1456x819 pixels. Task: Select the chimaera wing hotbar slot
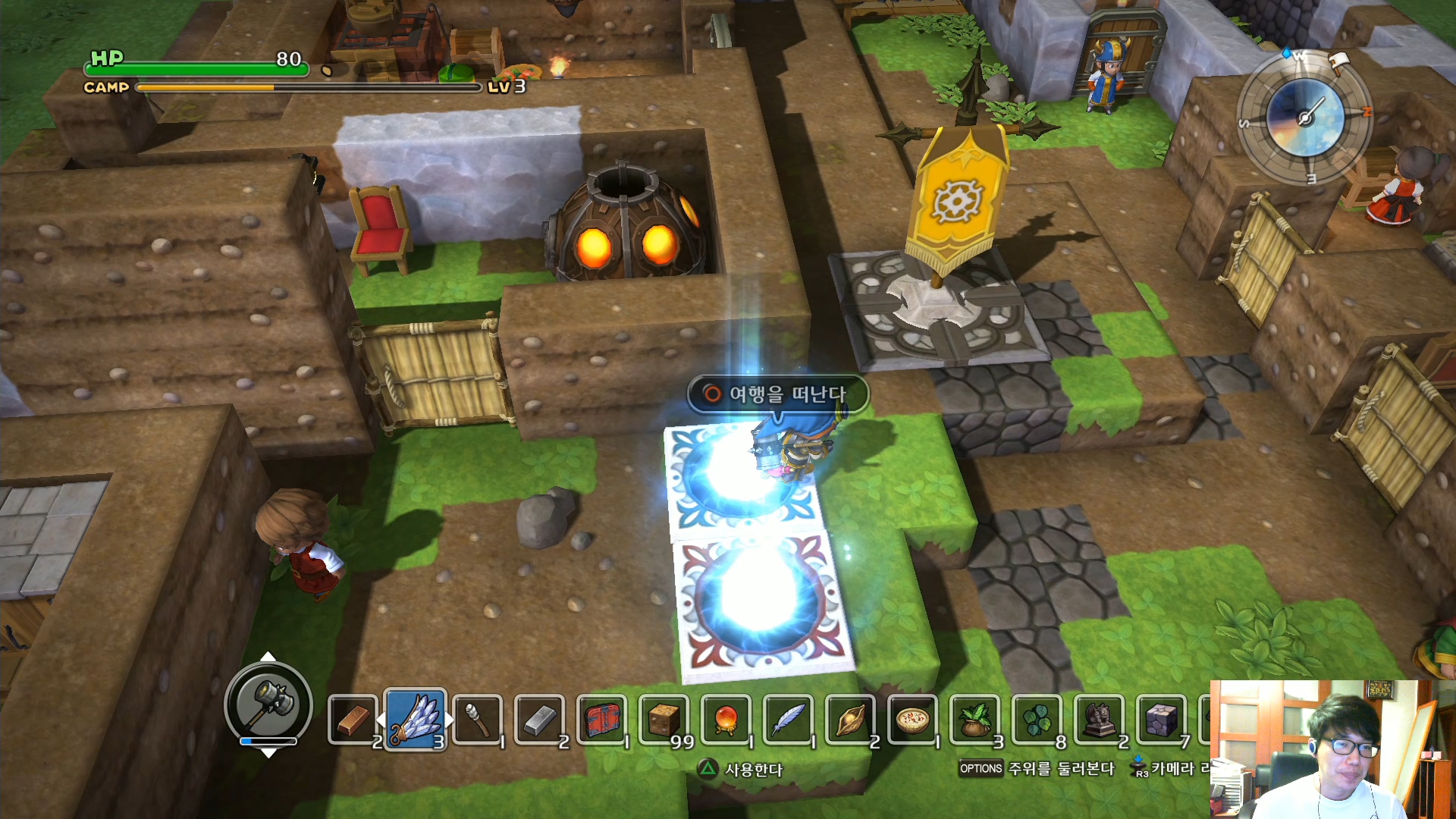coord(415,720)
